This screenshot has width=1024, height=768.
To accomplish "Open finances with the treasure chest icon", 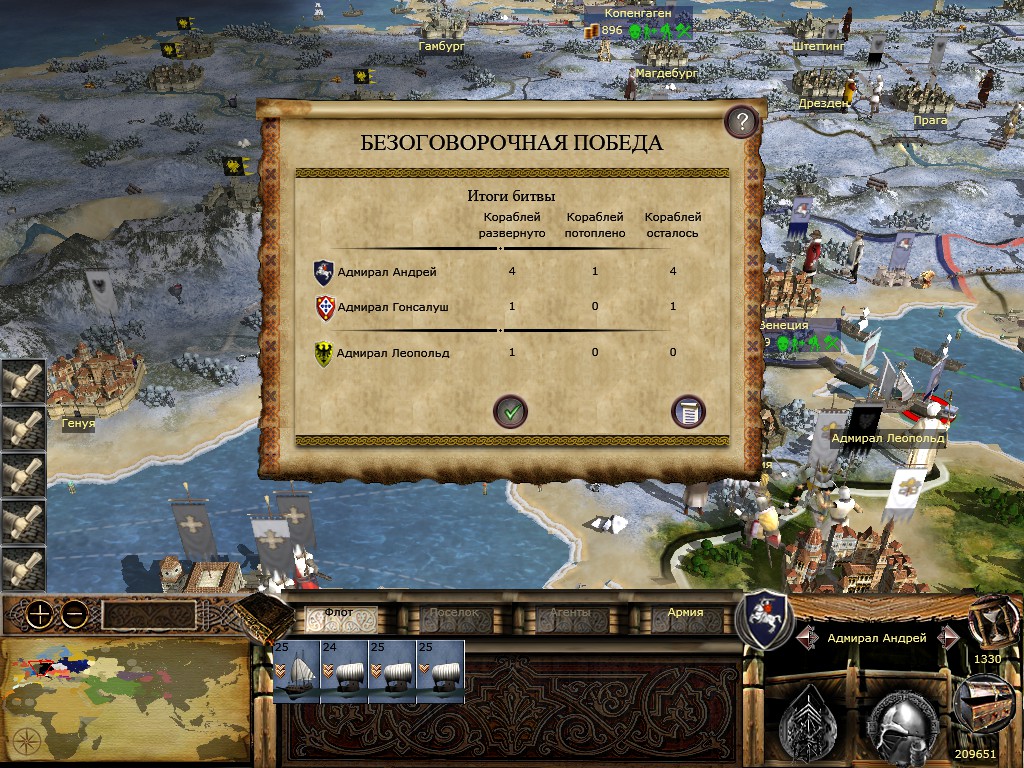I will click(981, 703).
